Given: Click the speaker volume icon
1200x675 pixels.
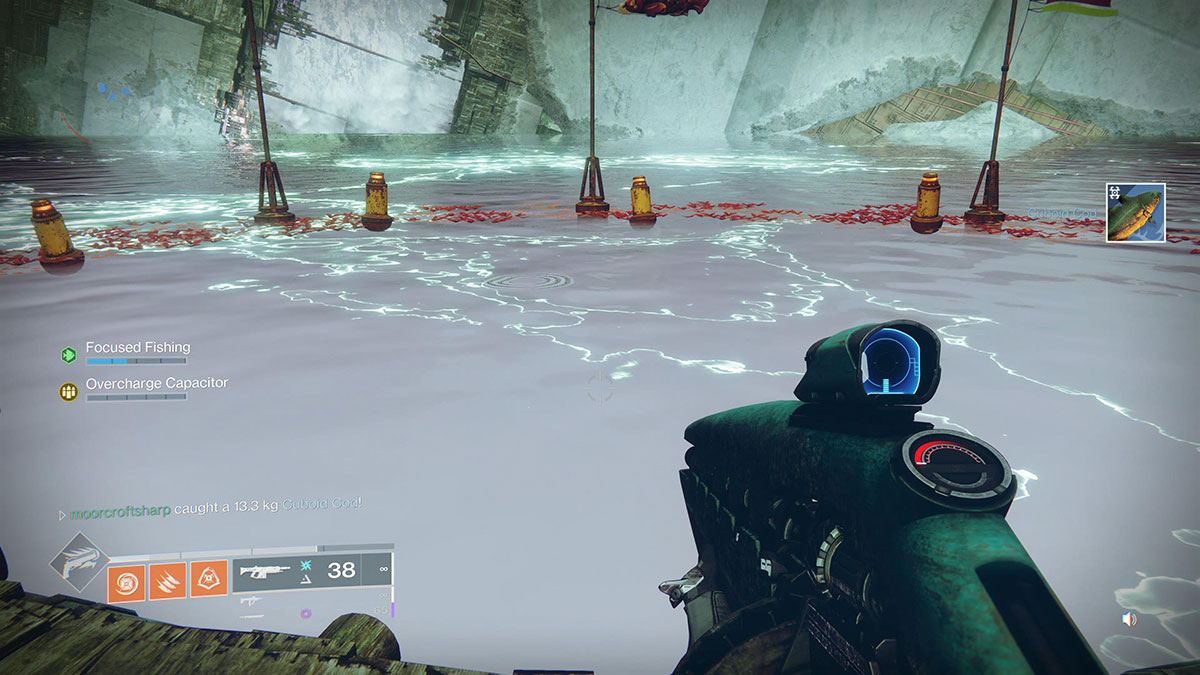Looking at the screenshot, I should [1129, 619].
